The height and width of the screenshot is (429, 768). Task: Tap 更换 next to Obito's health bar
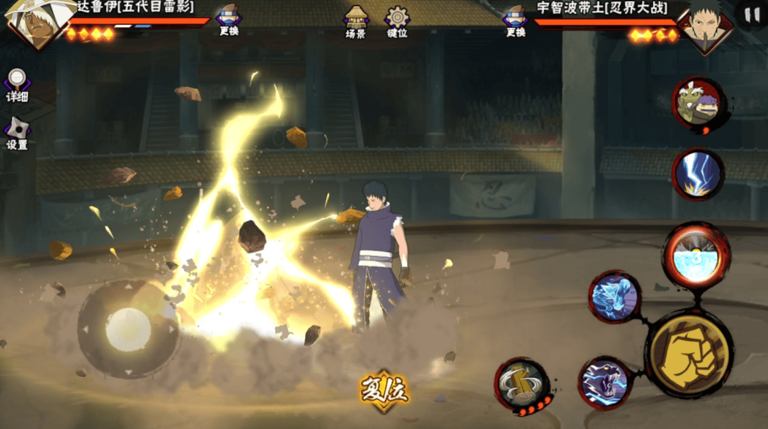pos(516,20)
